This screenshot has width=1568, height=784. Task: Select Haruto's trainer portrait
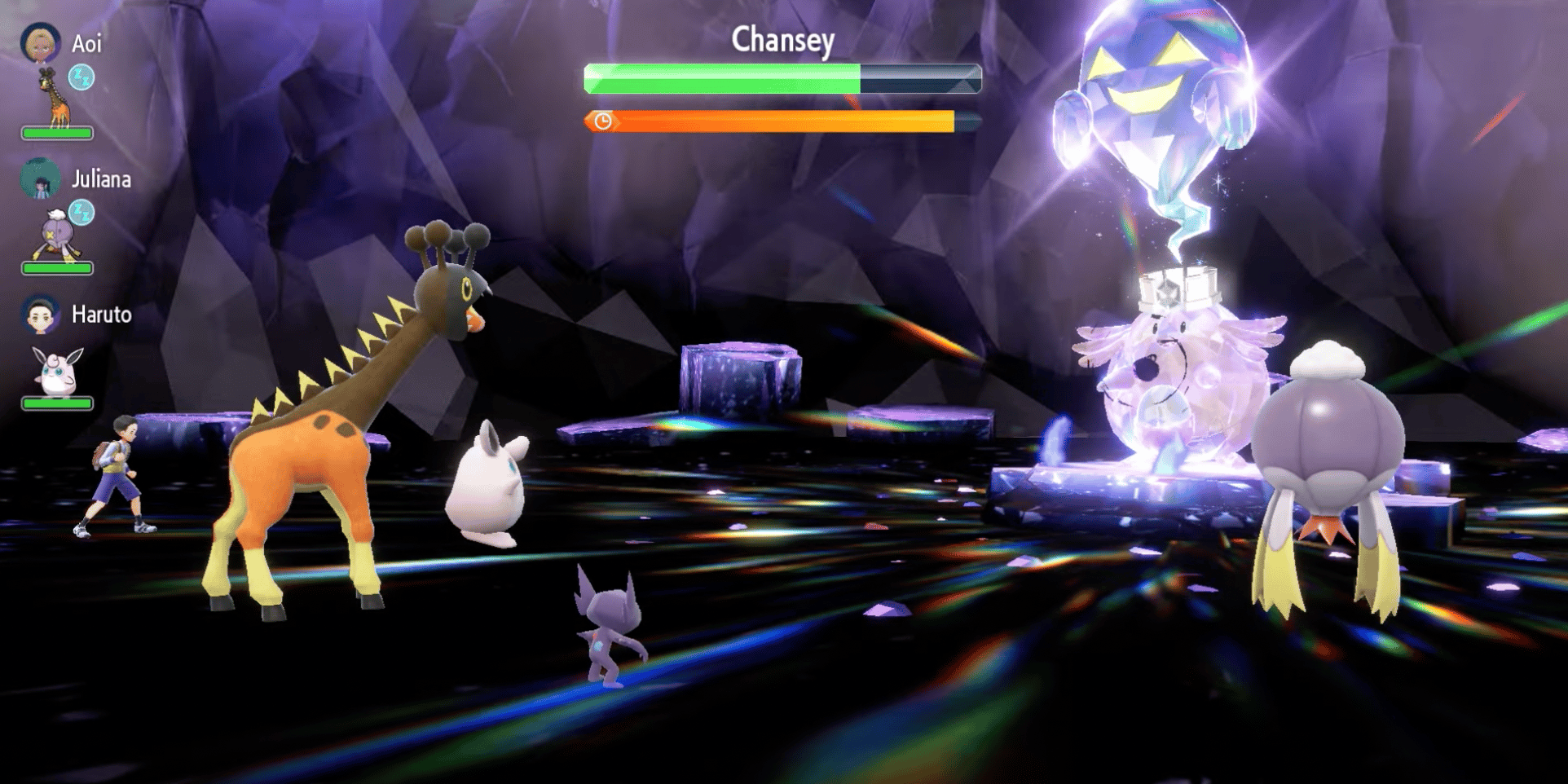pyautogui.click(x=40, y=315)
